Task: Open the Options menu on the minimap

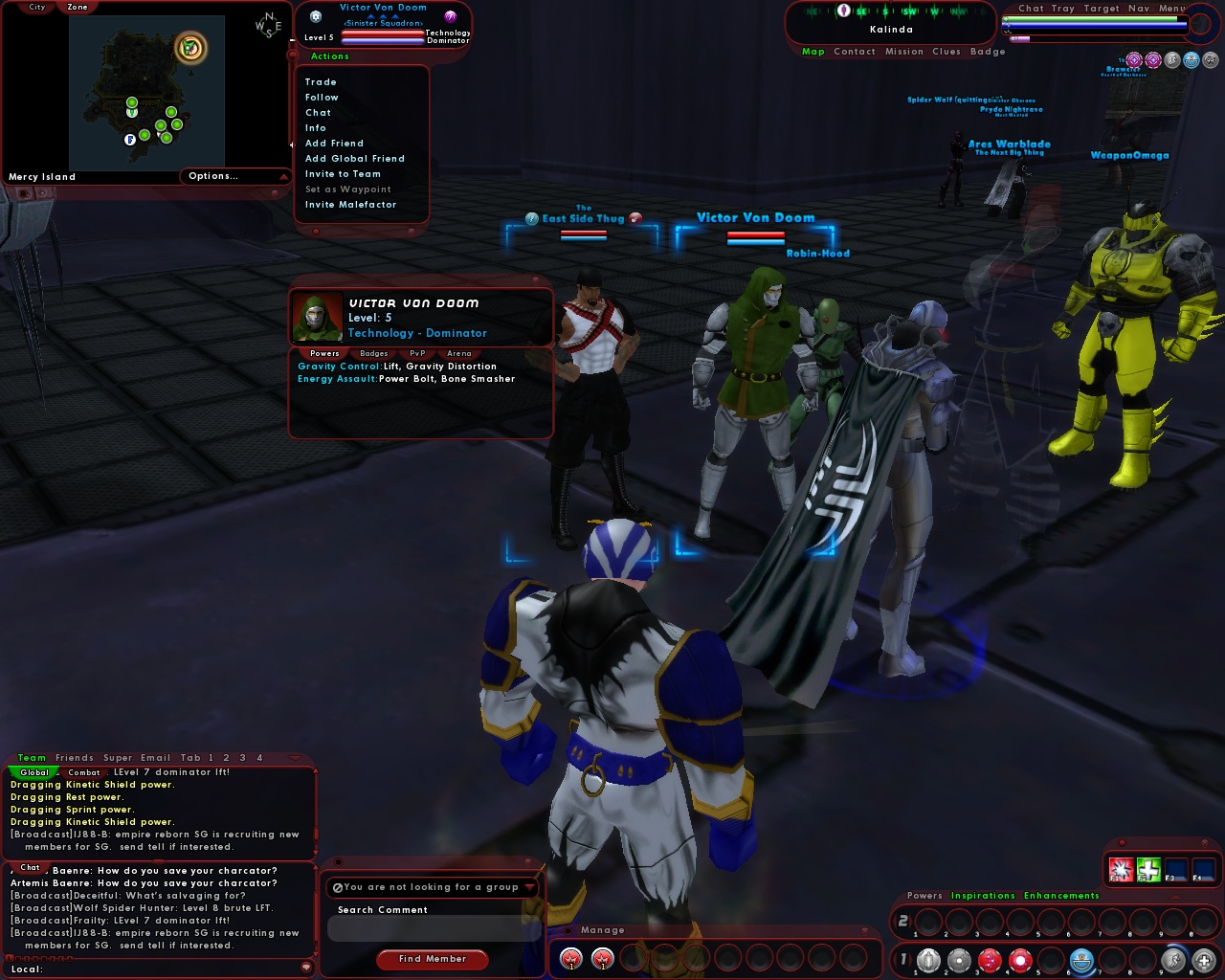Action: [x=212, y=176]
